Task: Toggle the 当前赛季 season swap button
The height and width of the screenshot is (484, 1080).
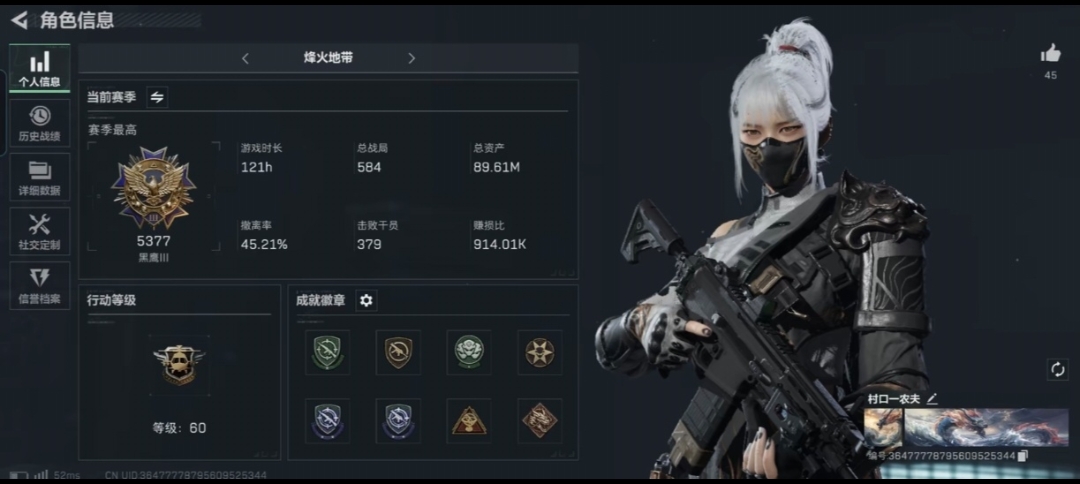Action: [157, 97]
